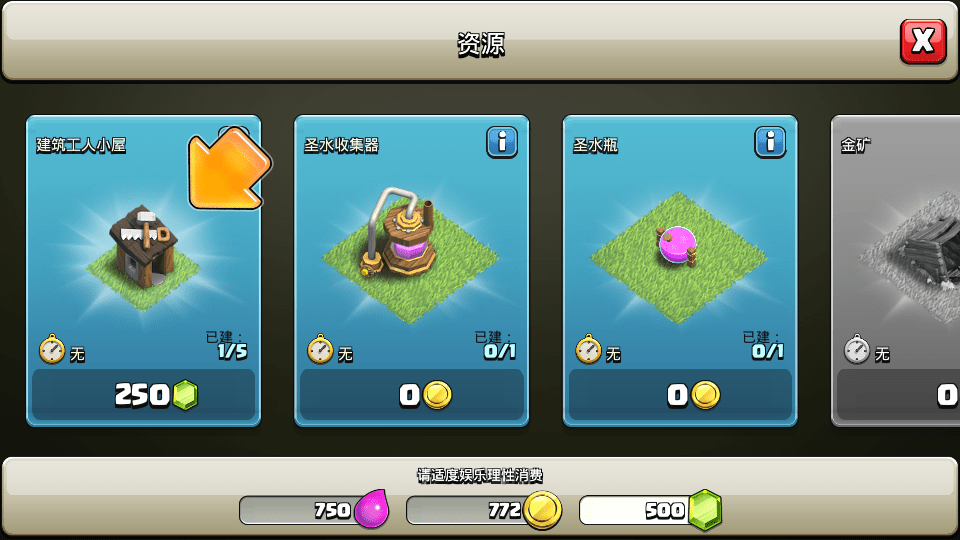
Task: Show info for the Elixir Collector
Action: point(502,142)
